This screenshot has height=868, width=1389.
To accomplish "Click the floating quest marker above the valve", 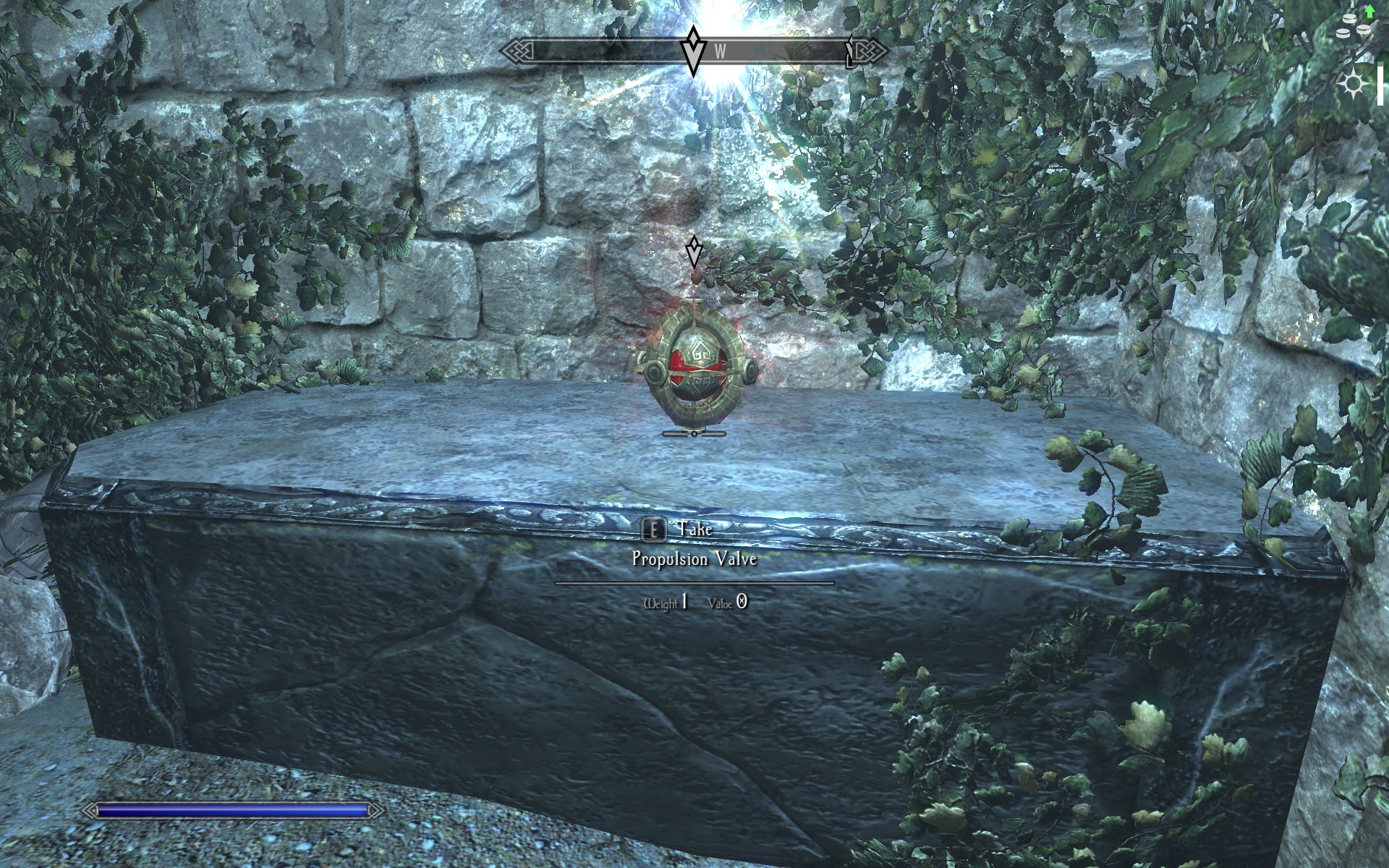I will tap(694, 252).
